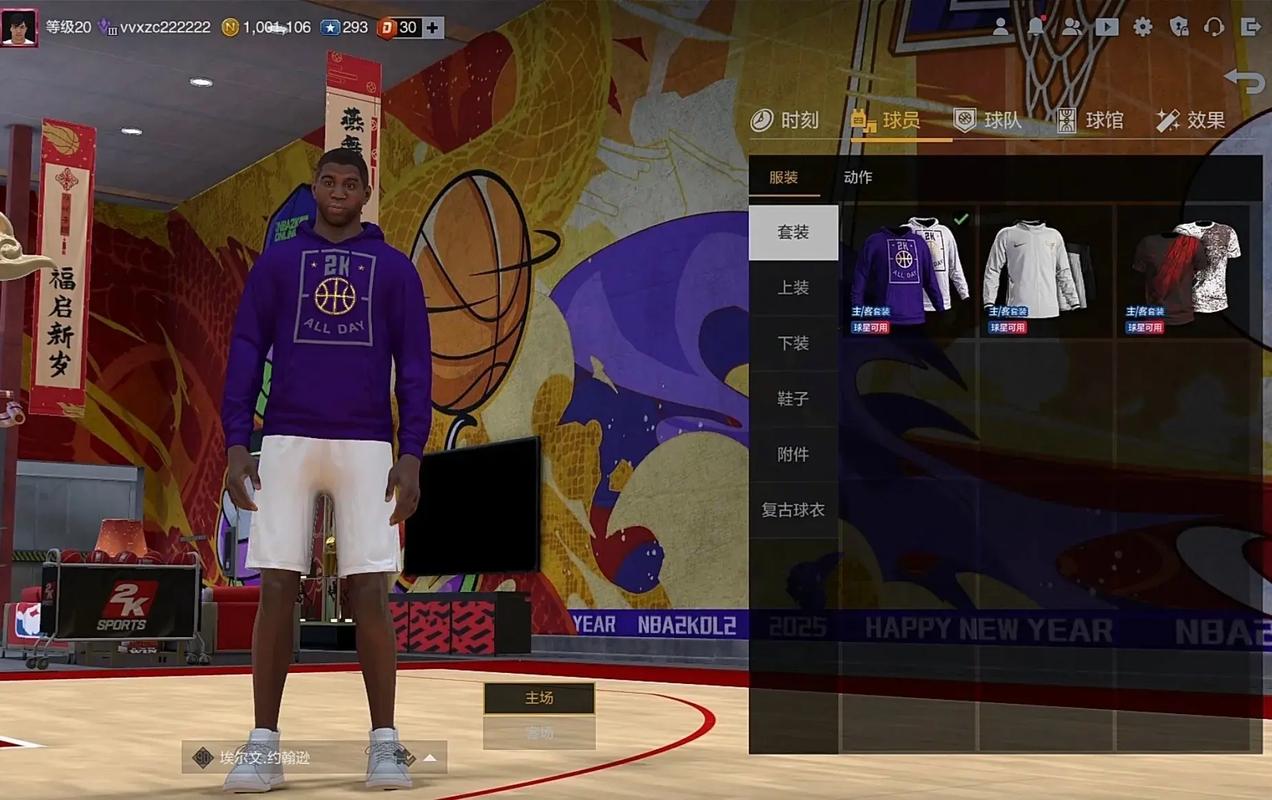
Task: Click the plus button to add diamonds
Action: click(432, 28)
